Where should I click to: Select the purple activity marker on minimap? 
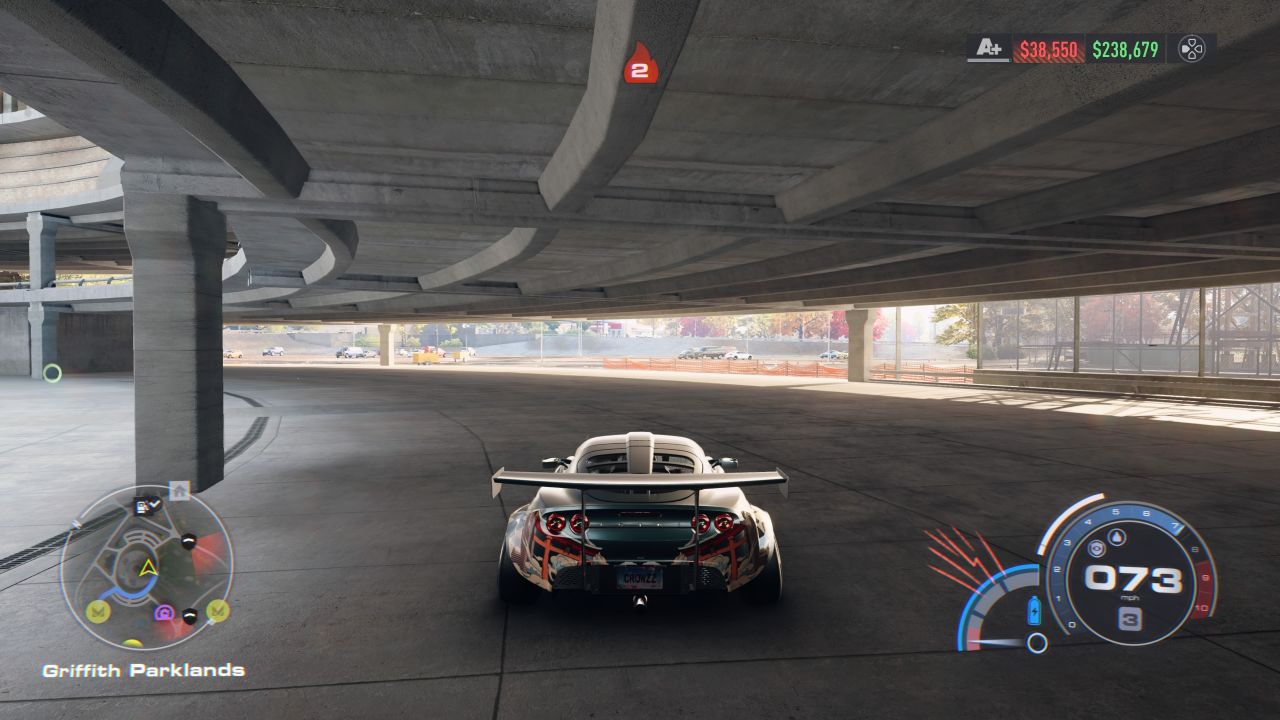tap(165, 612)
